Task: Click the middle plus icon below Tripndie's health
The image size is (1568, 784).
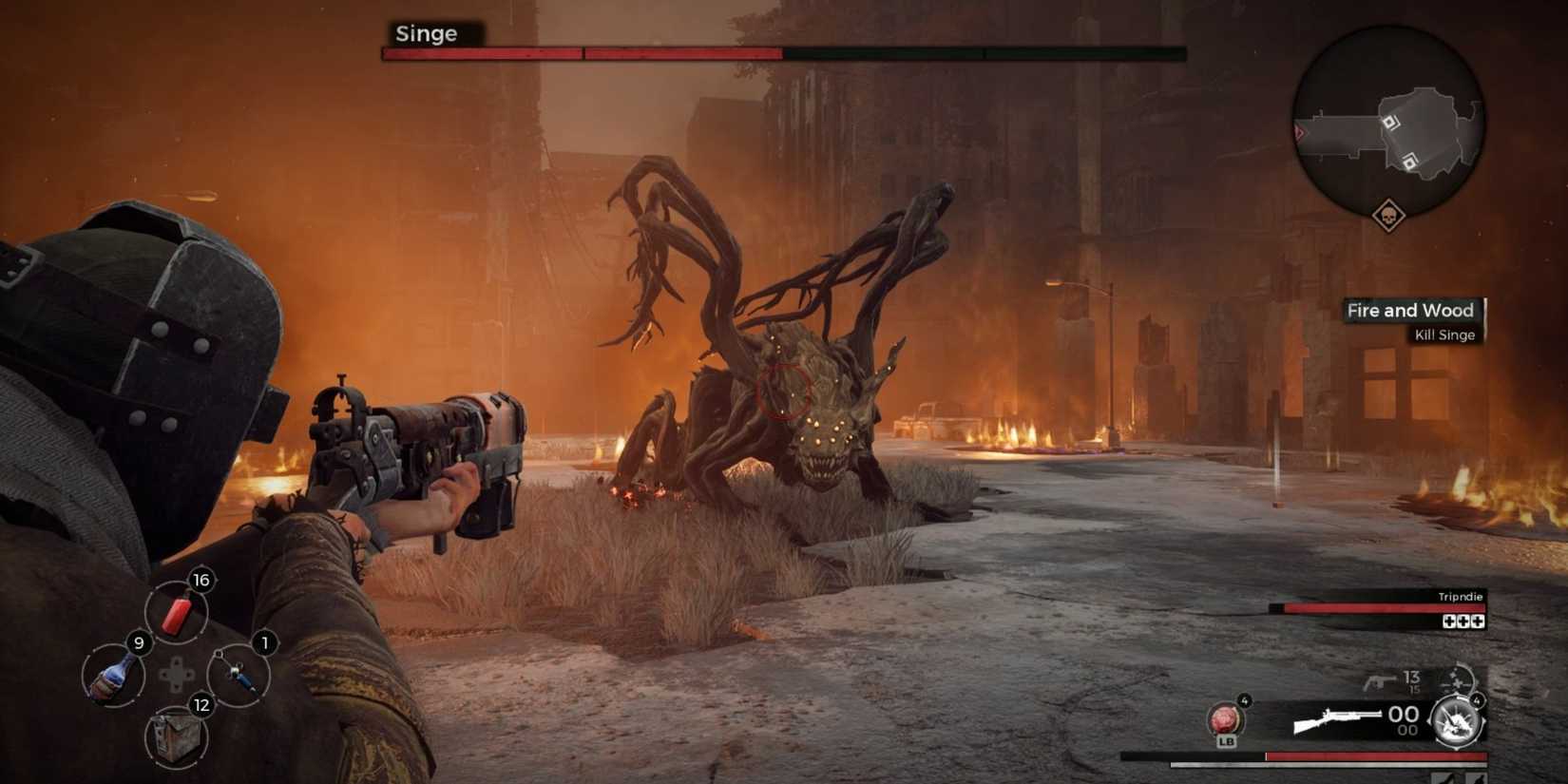Action: 1463,621
